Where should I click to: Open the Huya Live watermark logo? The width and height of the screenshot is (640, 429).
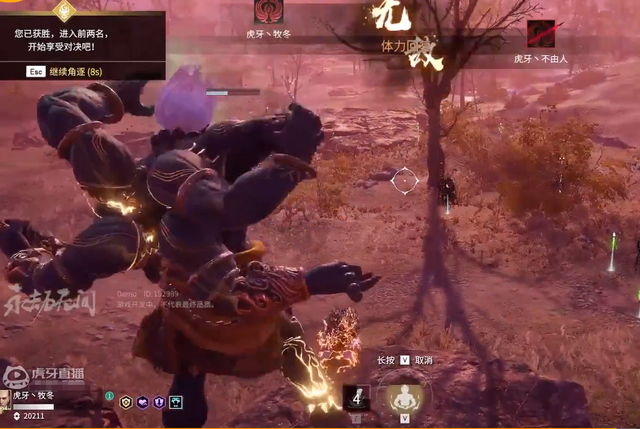pyautogui.click(x=44, y=374)
